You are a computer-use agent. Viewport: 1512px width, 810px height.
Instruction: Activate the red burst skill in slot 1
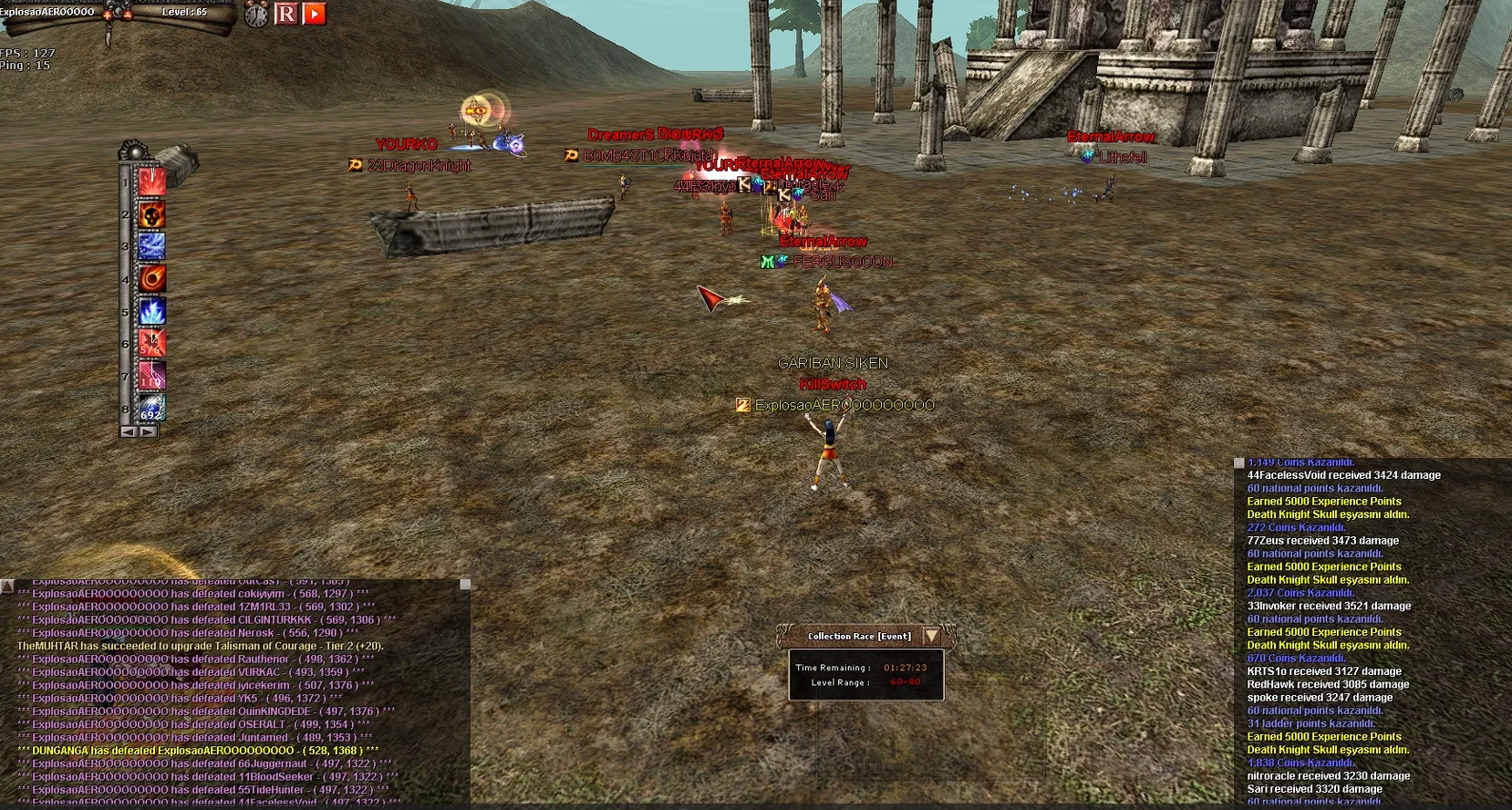151,182
